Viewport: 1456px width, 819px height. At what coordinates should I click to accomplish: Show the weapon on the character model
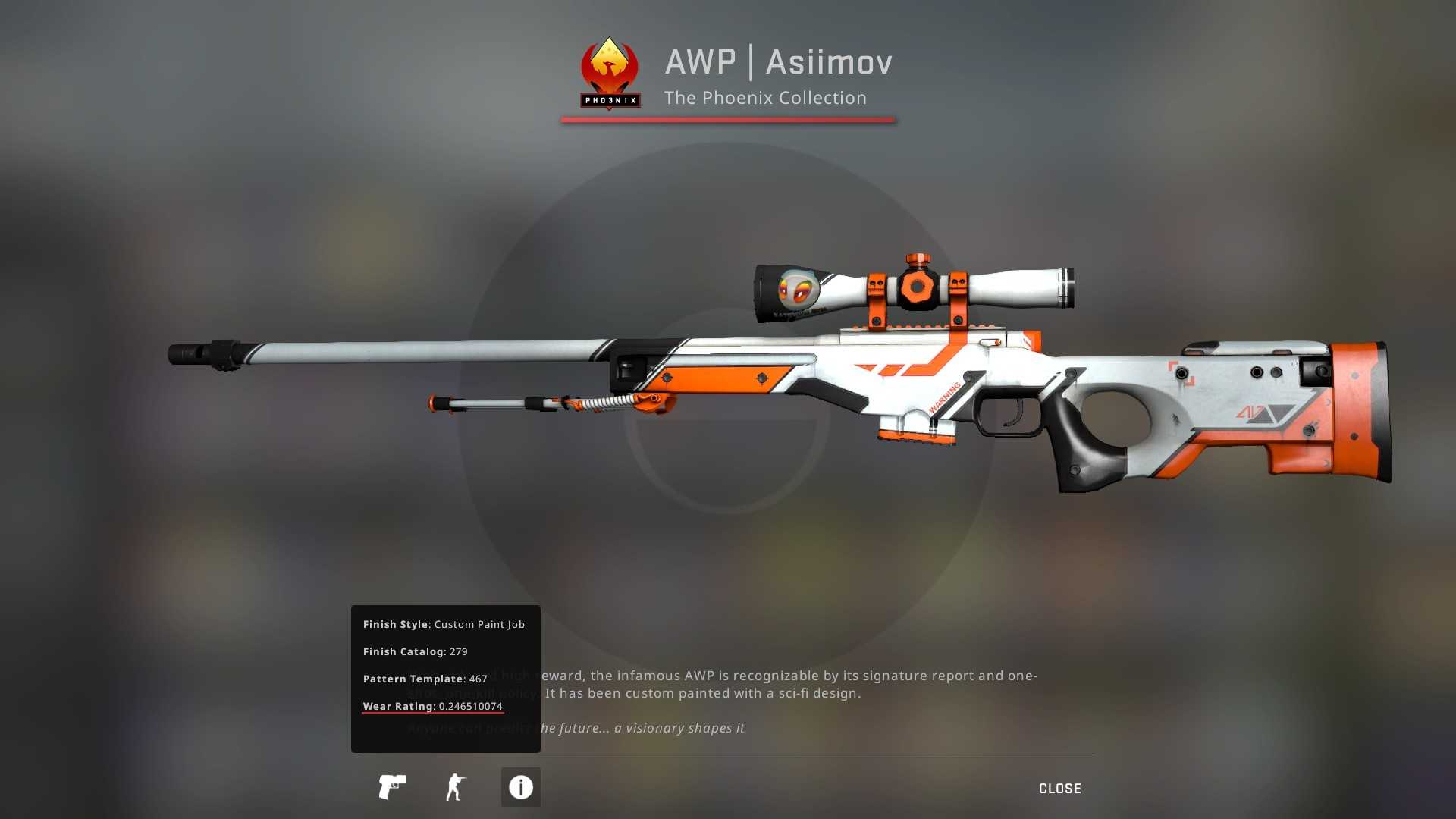pyautogui.click(x=455, y=787)
